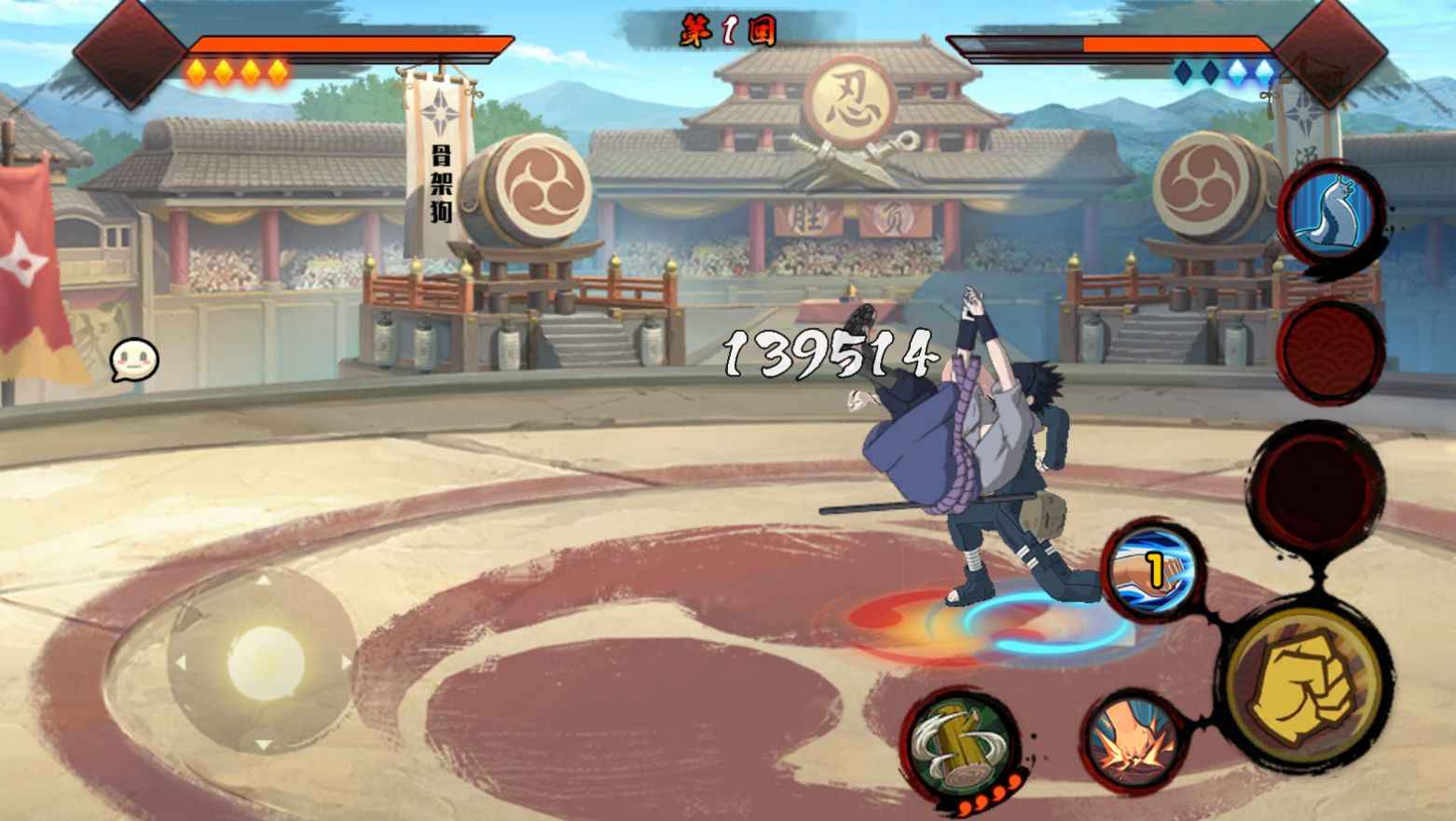Activate the blue summon scroll icon
Image resolution: width=1456 pixels, height=821 pixels.
(1331, 212)
